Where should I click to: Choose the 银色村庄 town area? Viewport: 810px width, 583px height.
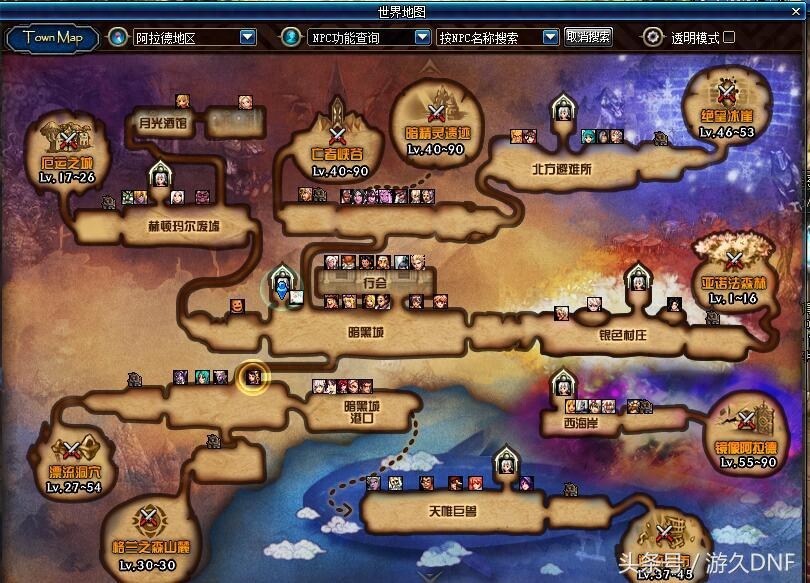[x=622, y=335]
